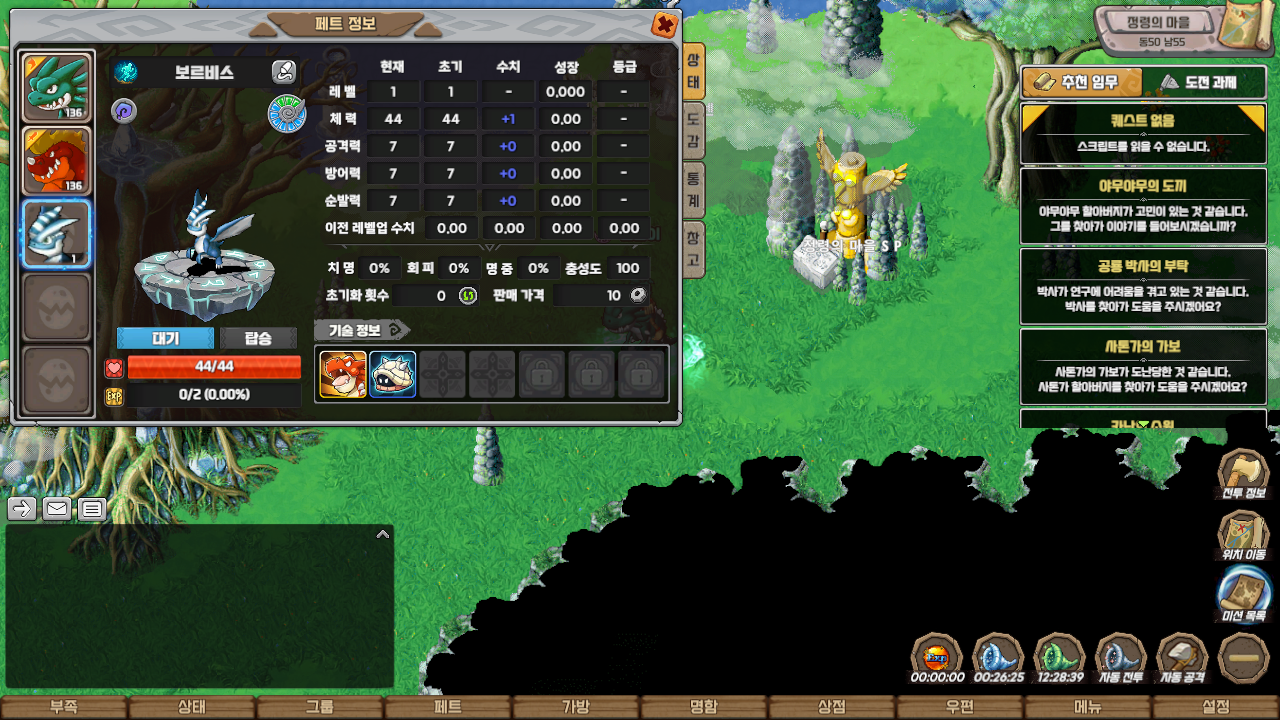Image resolution: width=1280 pixels, height=720 pixels.
Task: Open the 위치 이동 teleport map
Action: 1243,535
